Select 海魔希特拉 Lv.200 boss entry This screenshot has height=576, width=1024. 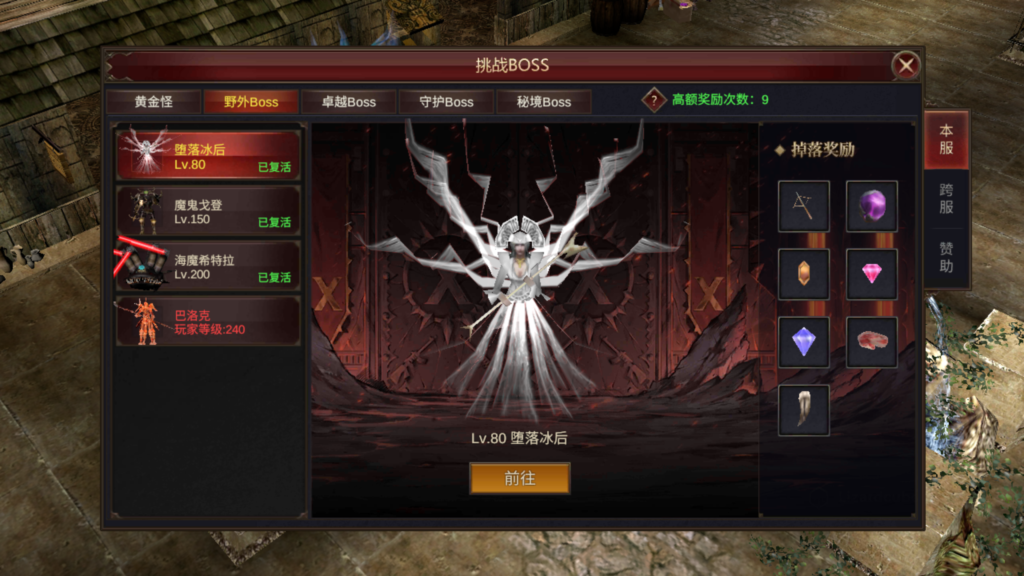[x=208, y=266]
